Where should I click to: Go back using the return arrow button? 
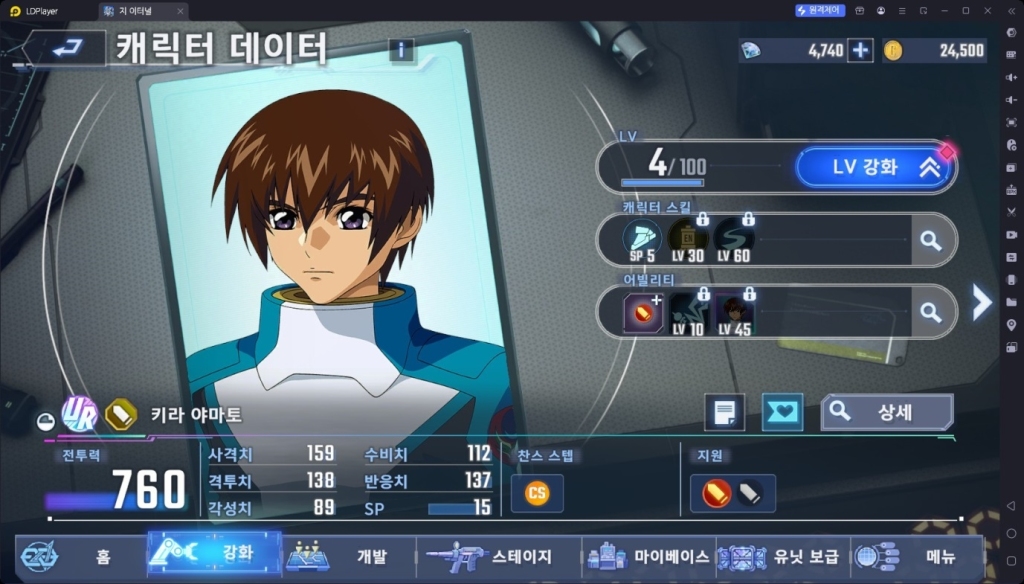tap(68, 48)
